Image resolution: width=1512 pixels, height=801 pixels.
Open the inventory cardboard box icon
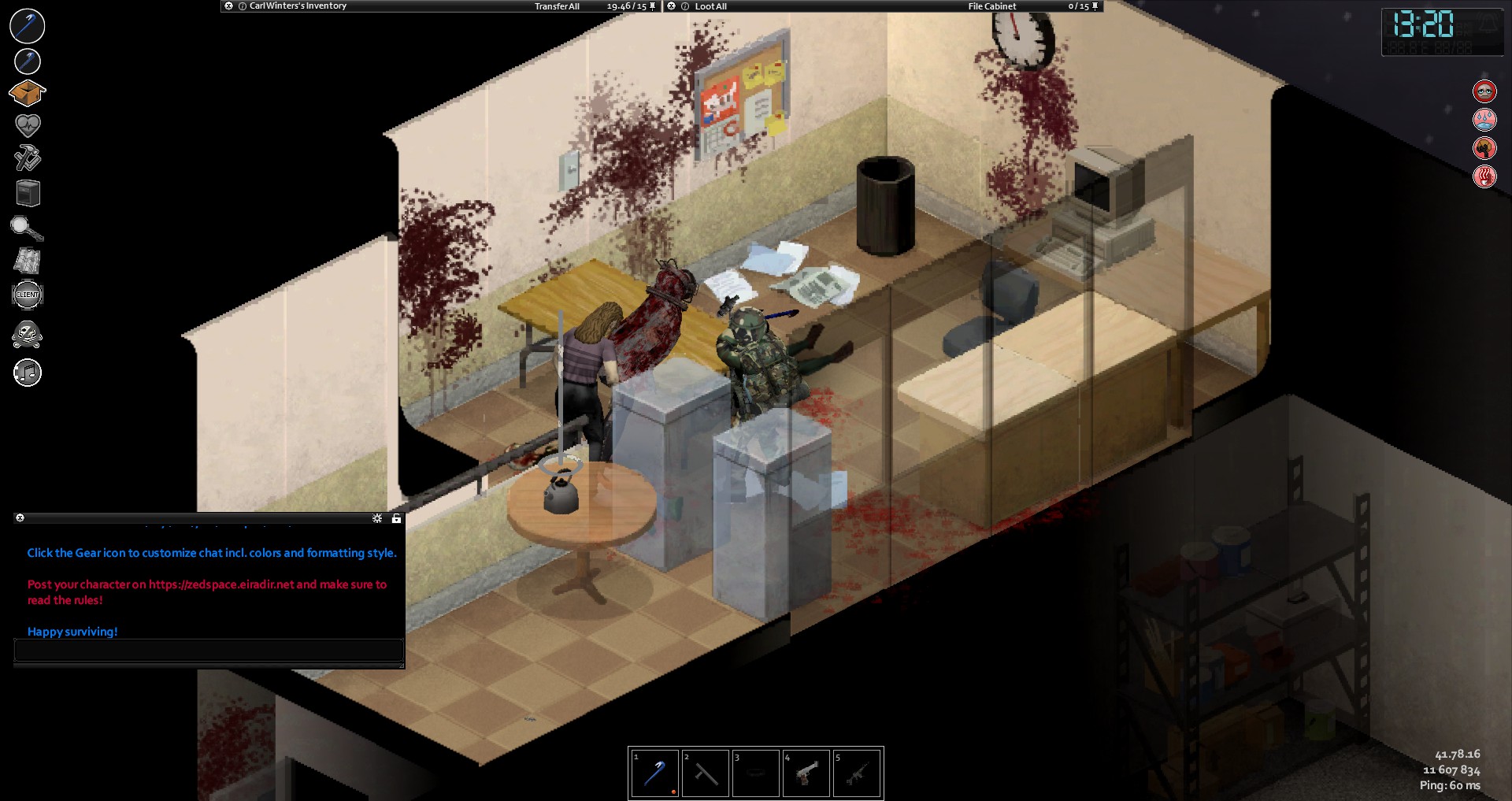point(28,94)
